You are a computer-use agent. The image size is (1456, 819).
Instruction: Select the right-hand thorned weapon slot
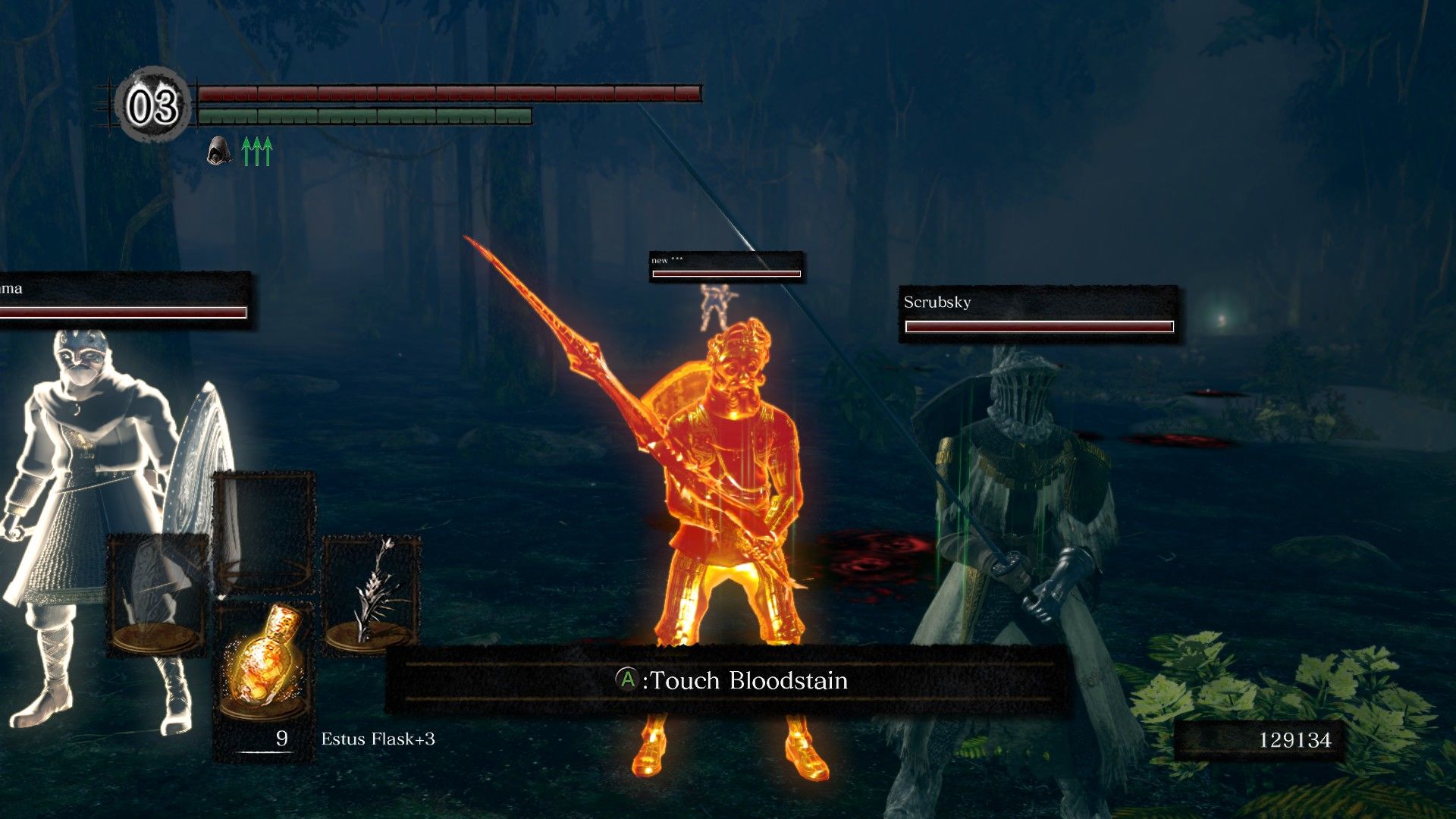pyautogui.click(x=371, y=593)
